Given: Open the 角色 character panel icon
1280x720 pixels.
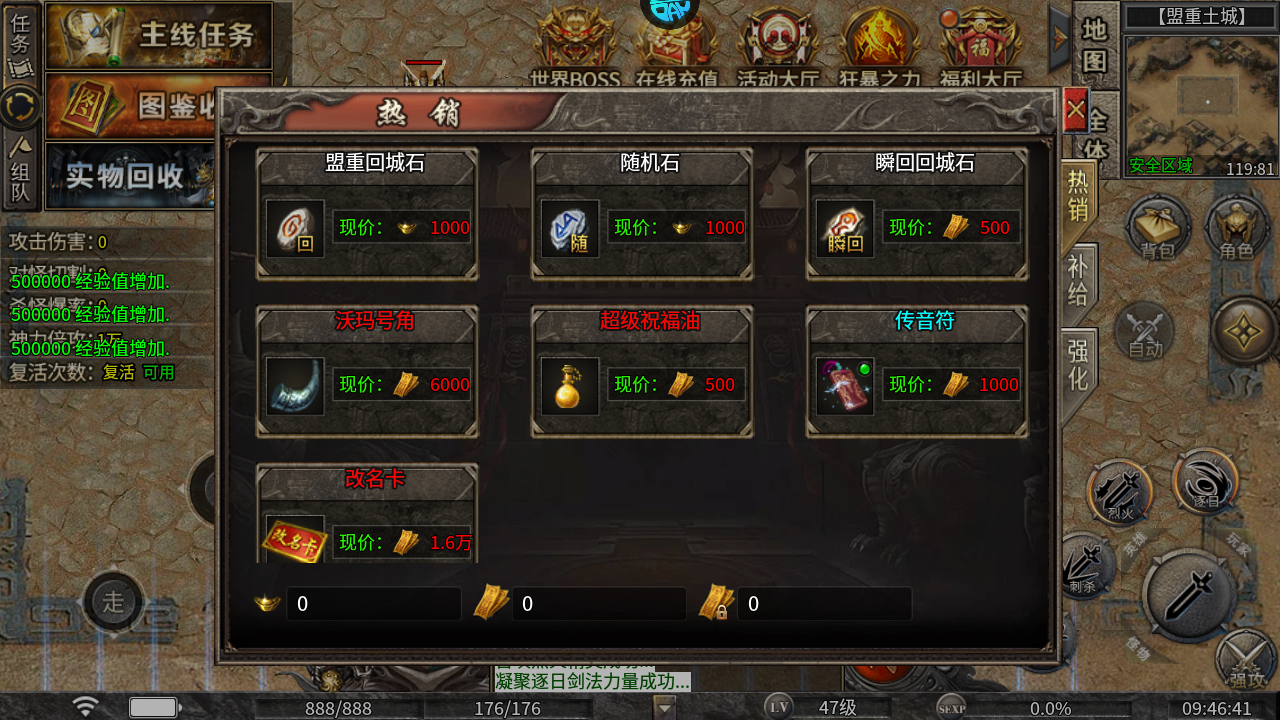Looking at the screenshot, I should [x=1237, y=228].
